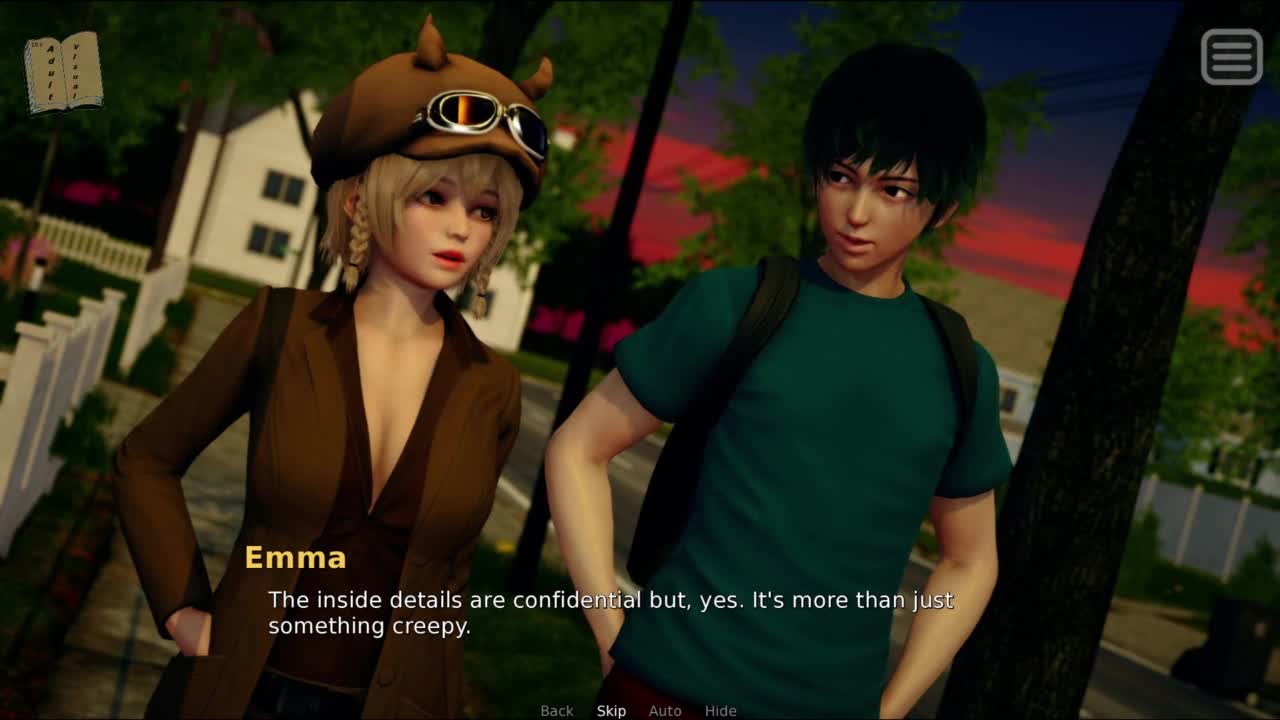Toggle Auto dialogue advance

[665, 711]
